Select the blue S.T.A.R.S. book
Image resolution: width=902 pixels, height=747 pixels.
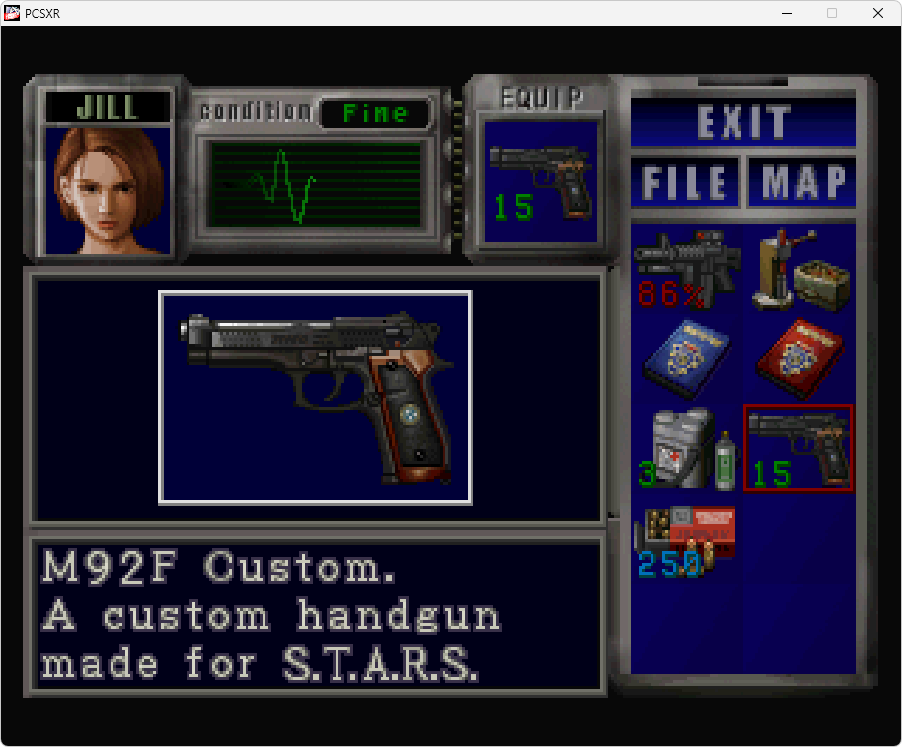click(x=687, y=358)
